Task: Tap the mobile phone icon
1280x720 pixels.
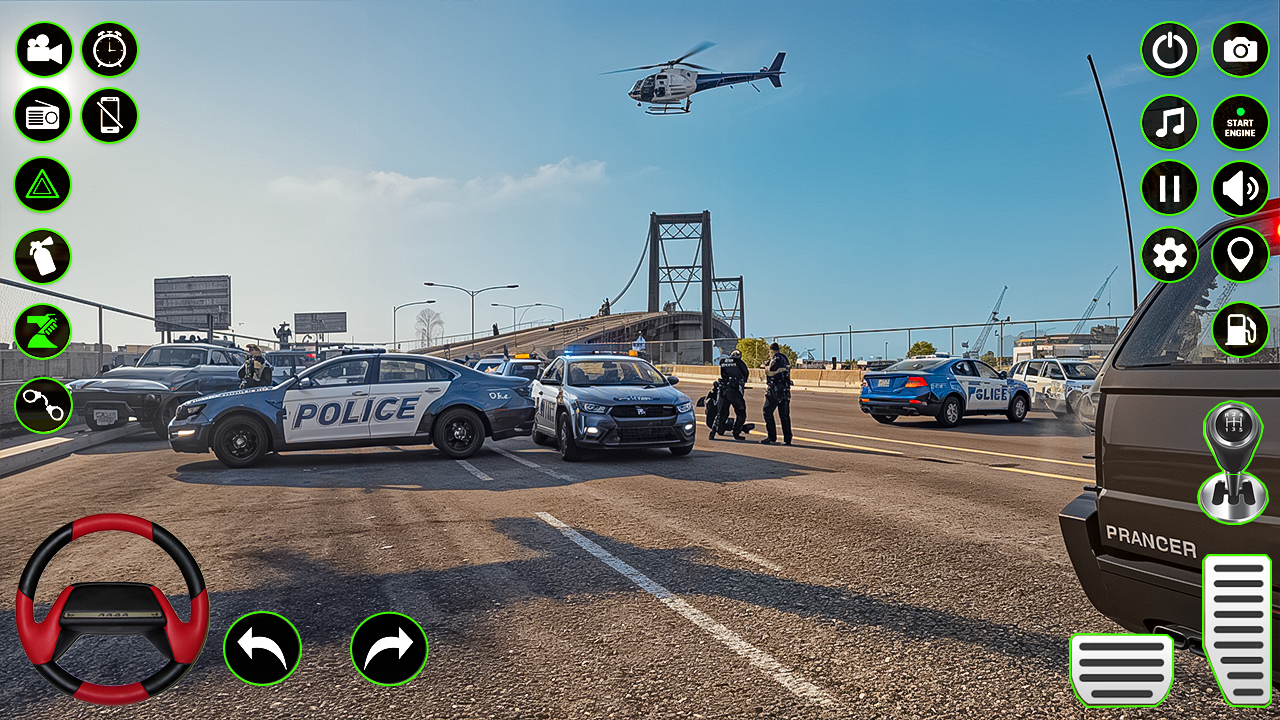Action: point(109,116)
